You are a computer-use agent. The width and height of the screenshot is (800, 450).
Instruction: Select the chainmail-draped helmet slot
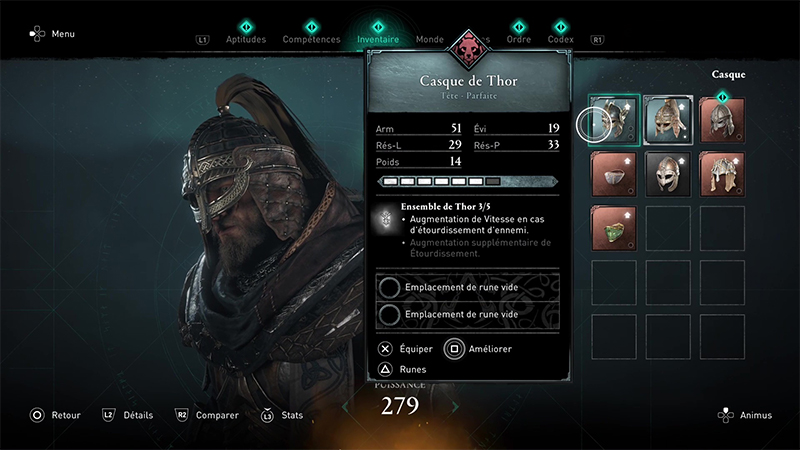point(724,174)
